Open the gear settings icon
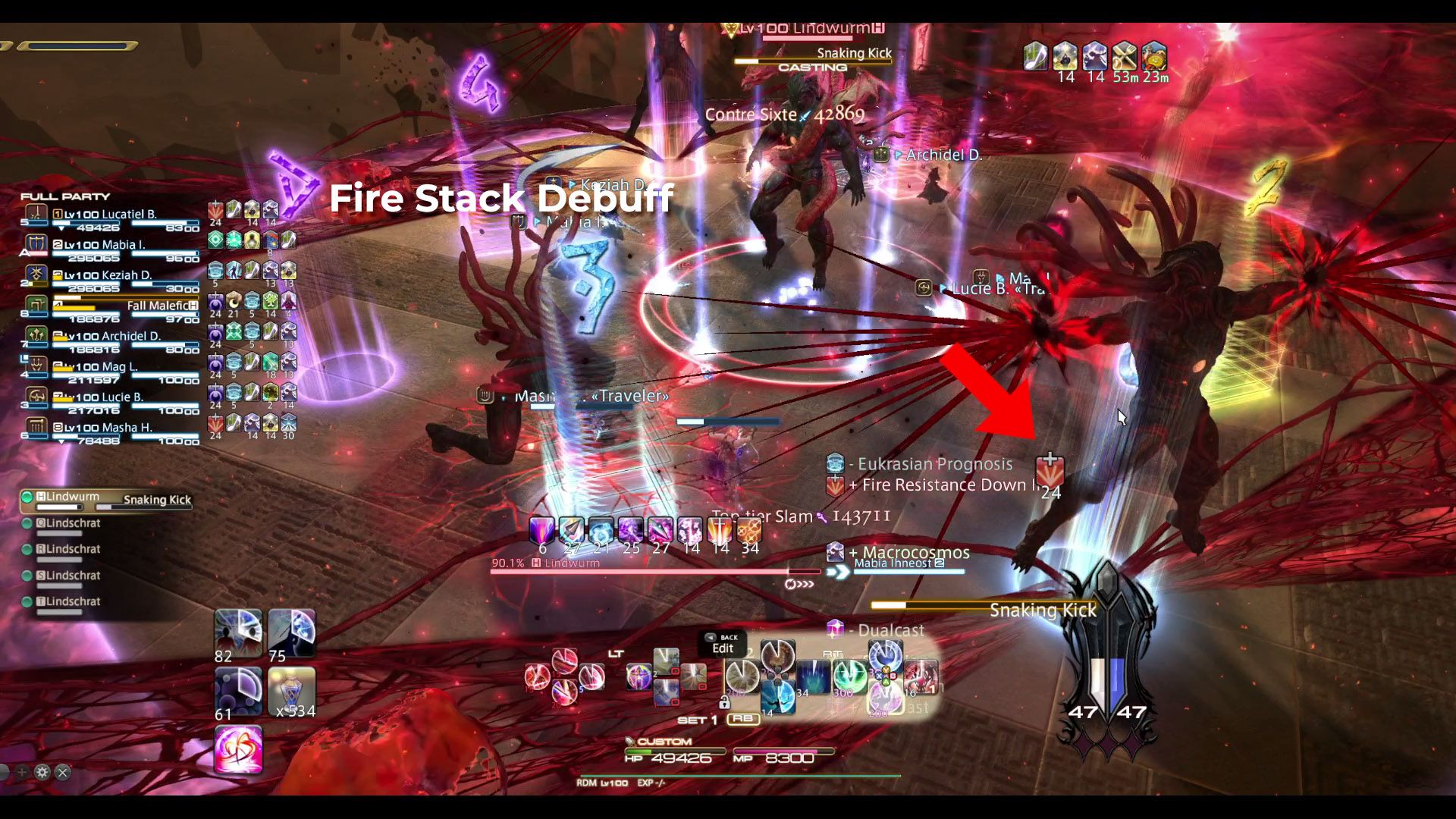Image resolution: width=1456 pixels, height=819 pixels. 42,772
